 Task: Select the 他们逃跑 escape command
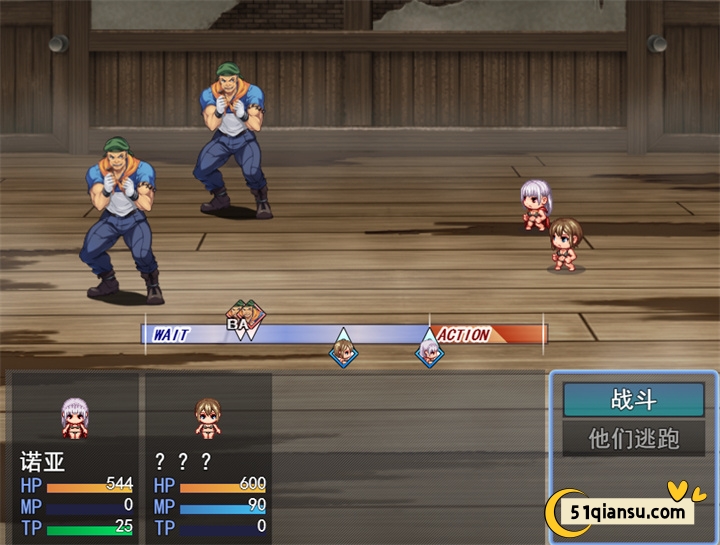633,438
